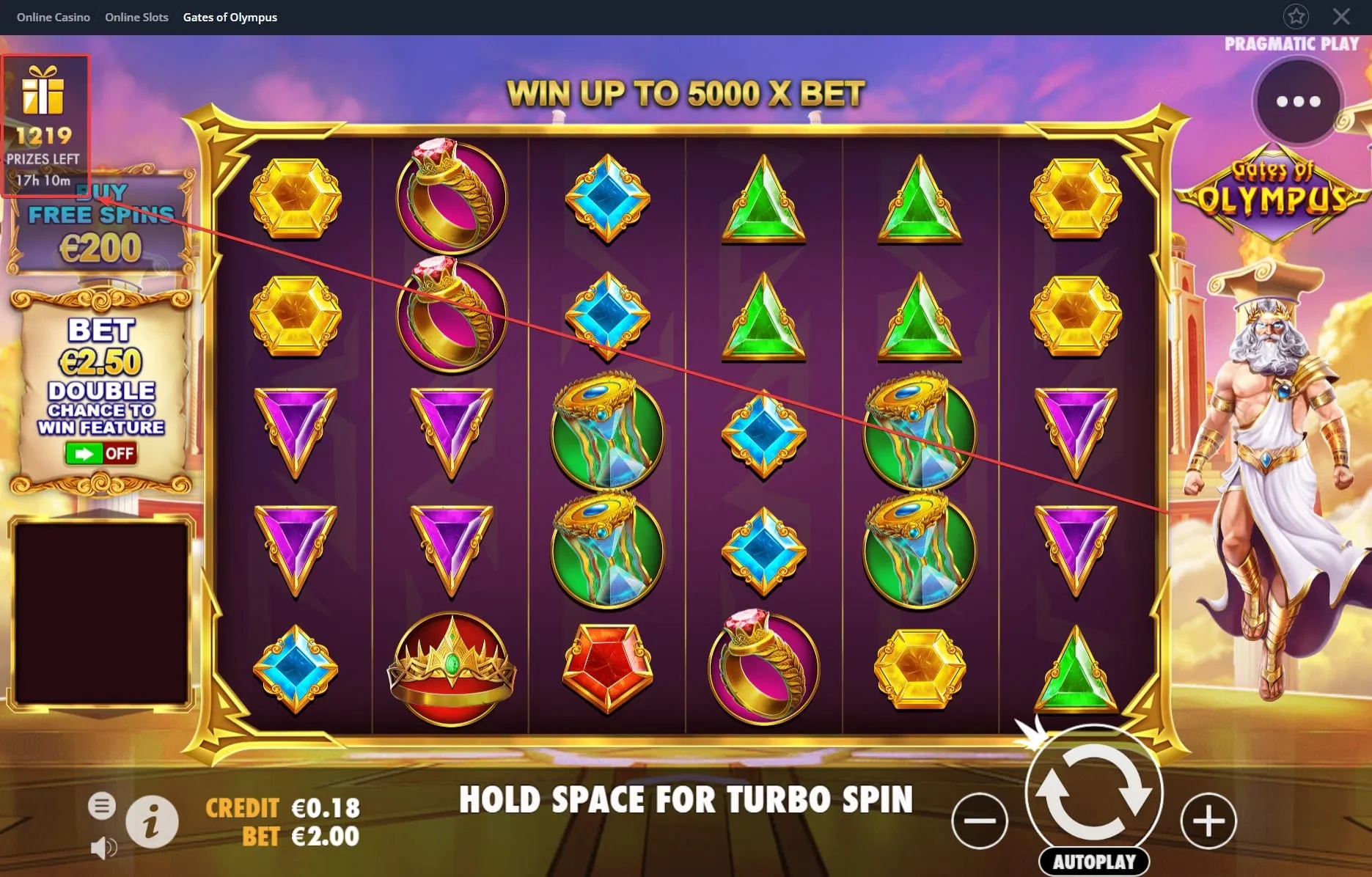Click the minus icon to decrease bet

coord(980,821)
